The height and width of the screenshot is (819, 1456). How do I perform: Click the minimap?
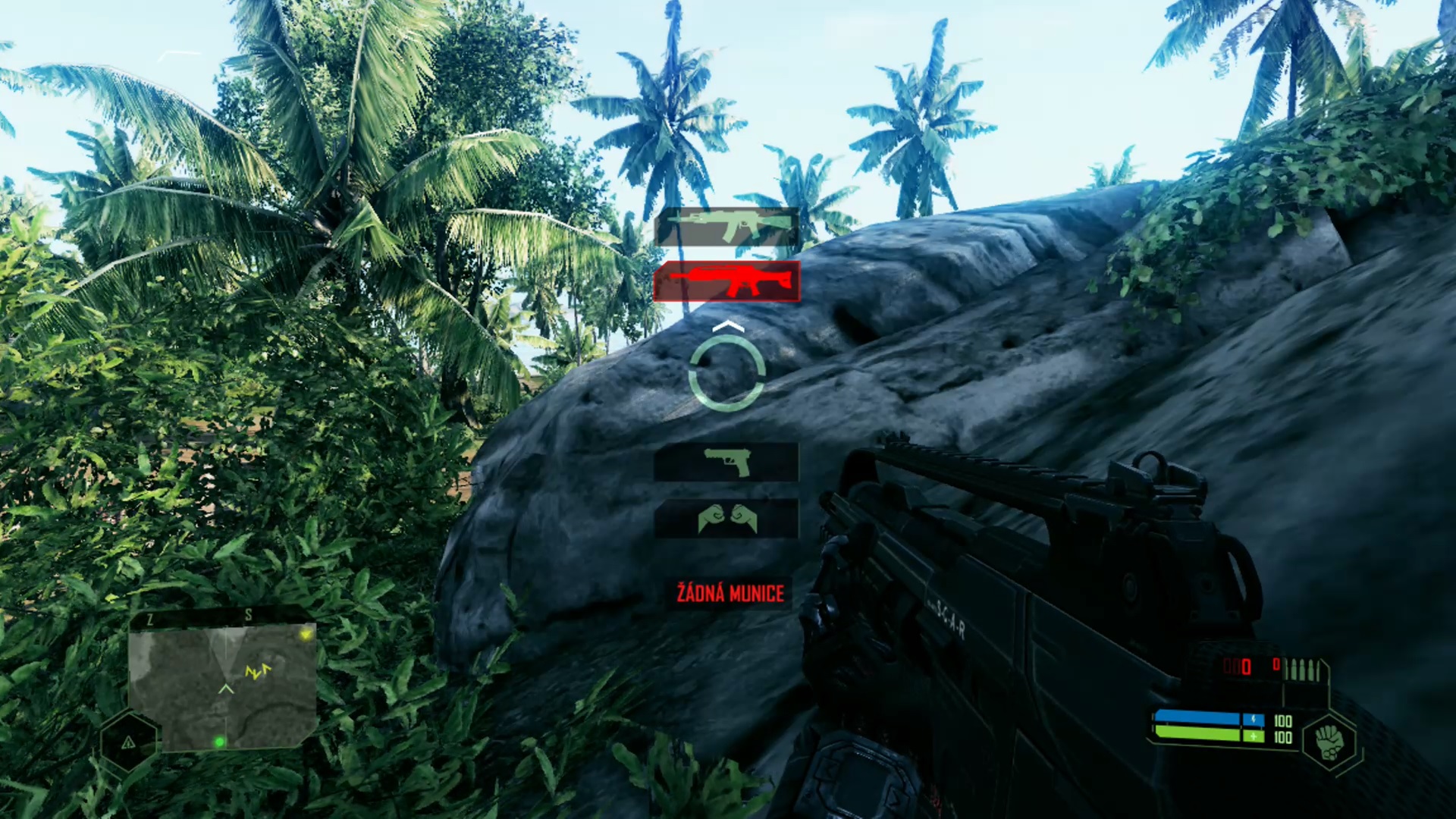pyautogui.click(x=222, y=687)
